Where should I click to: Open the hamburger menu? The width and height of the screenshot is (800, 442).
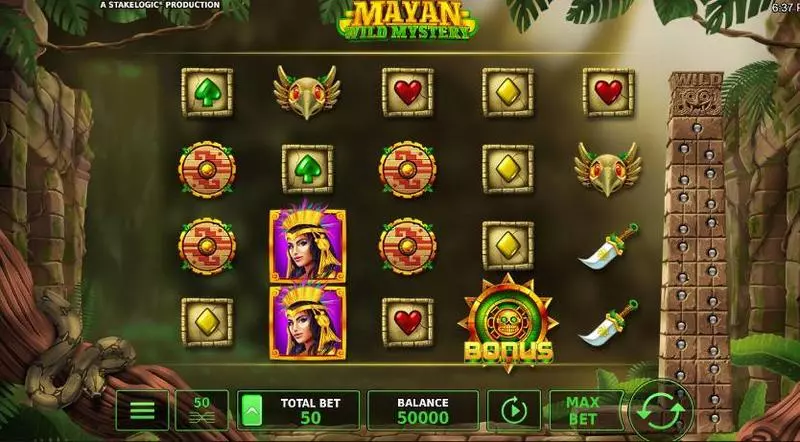click(x=142, y=410)
